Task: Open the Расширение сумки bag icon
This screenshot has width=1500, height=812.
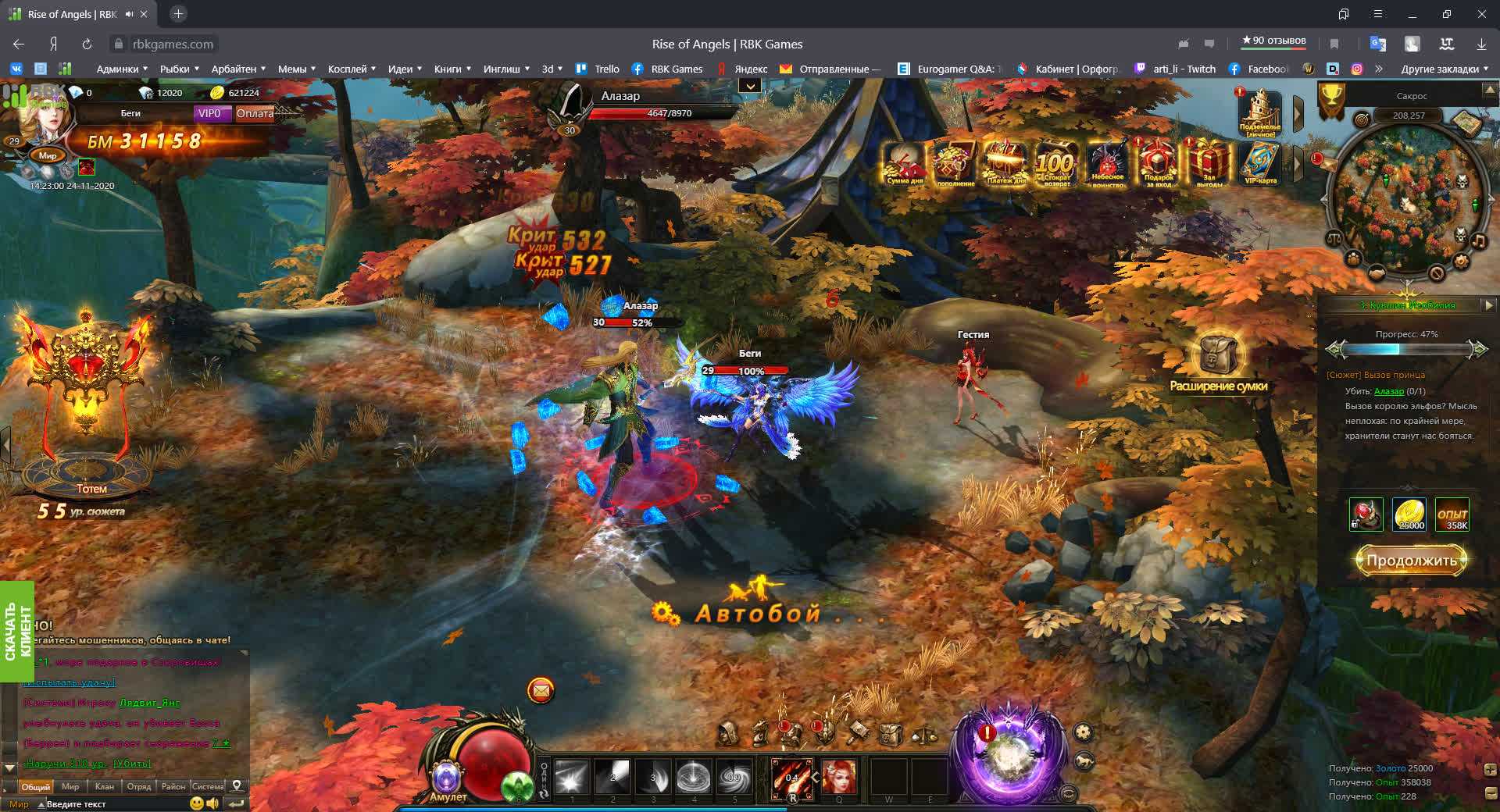Action: [1217, 355]
